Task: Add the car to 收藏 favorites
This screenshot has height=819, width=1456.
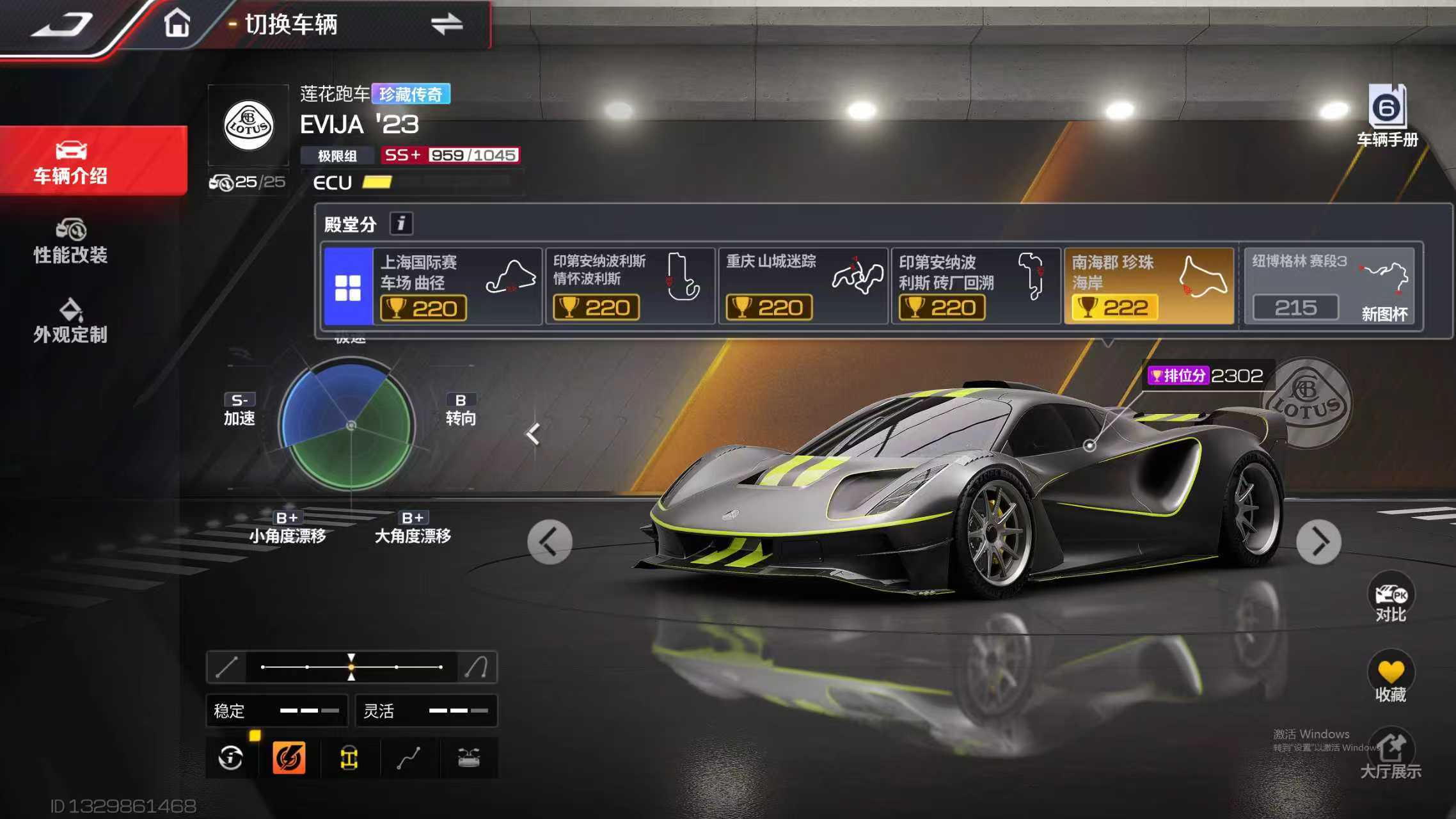Action: (x=1391, y=680)
